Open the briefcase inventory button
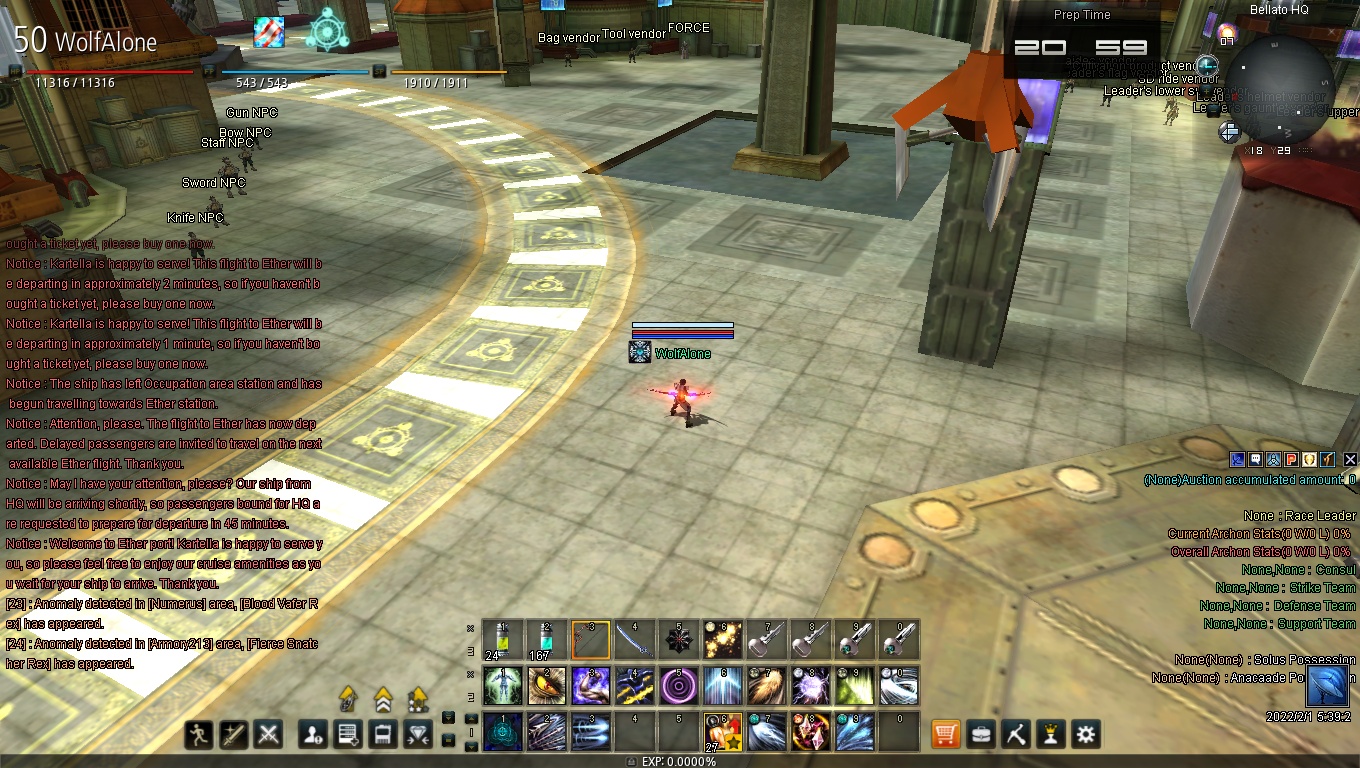Viewport: 1360px width, 768px height. tap(981, 734)
